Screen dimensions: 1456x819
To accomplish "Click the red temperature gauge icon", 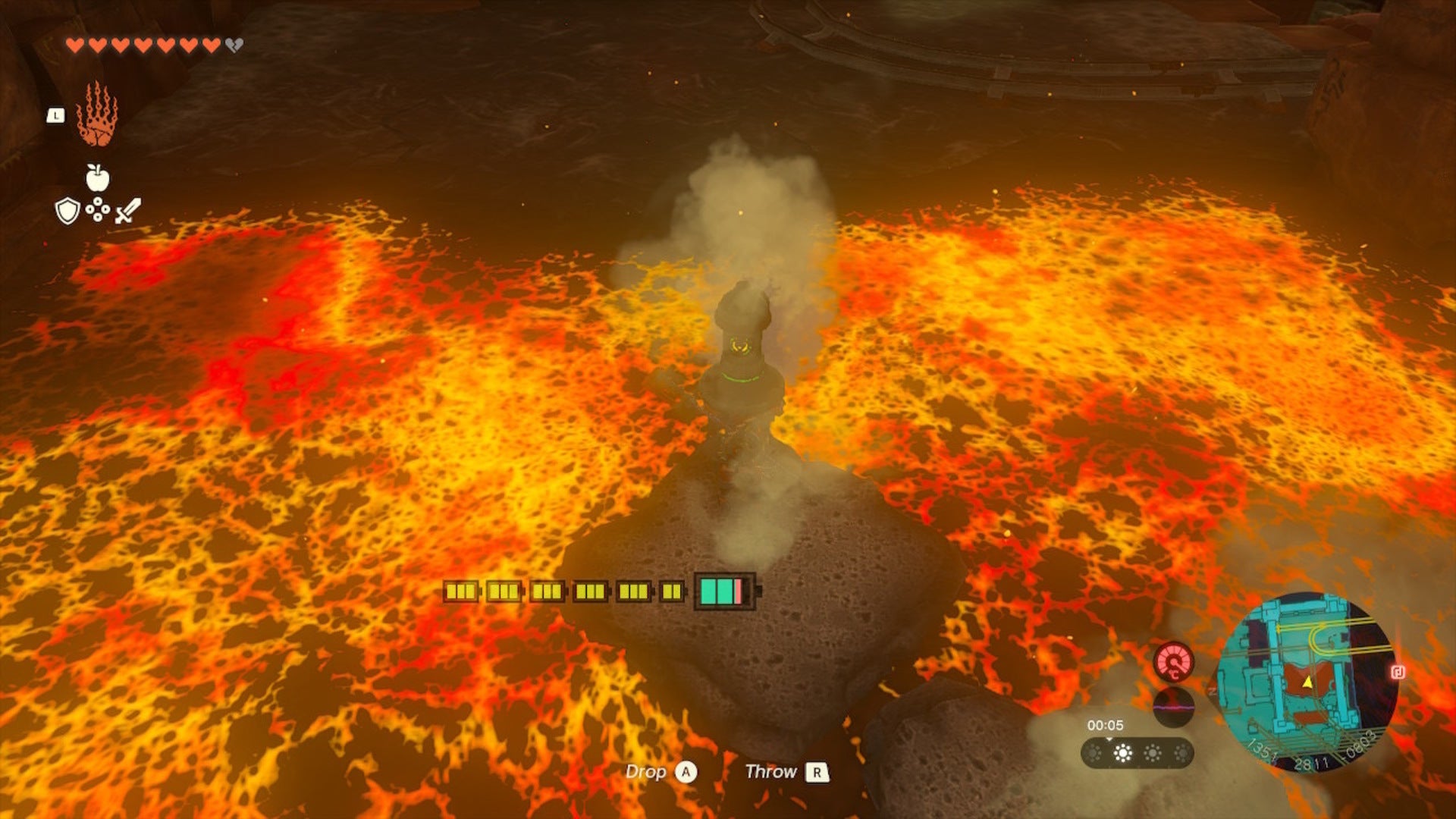I will click(x=1174, y=662).
